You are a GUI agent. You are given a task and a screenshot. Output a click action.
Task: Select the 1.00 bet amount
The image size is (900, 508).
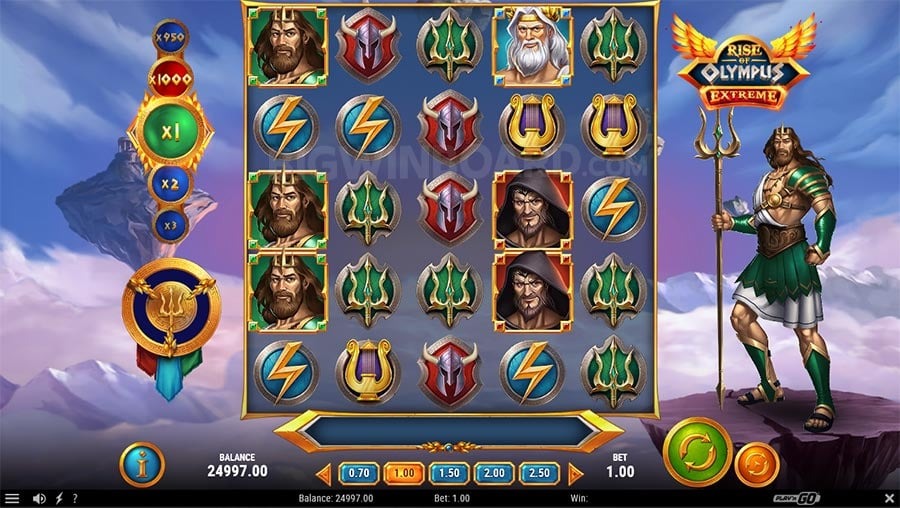tap(404, 473)
